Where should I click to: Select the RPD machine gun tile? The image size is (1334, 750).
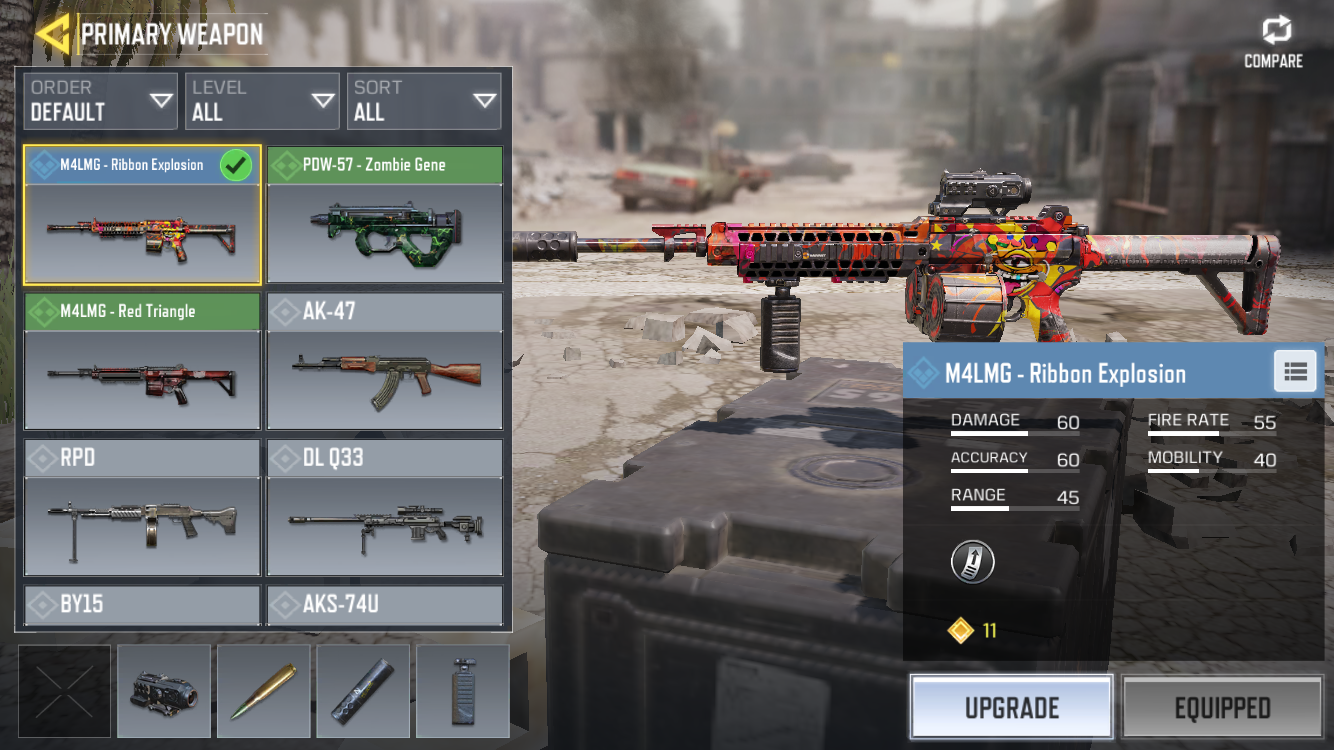point(142,508)
